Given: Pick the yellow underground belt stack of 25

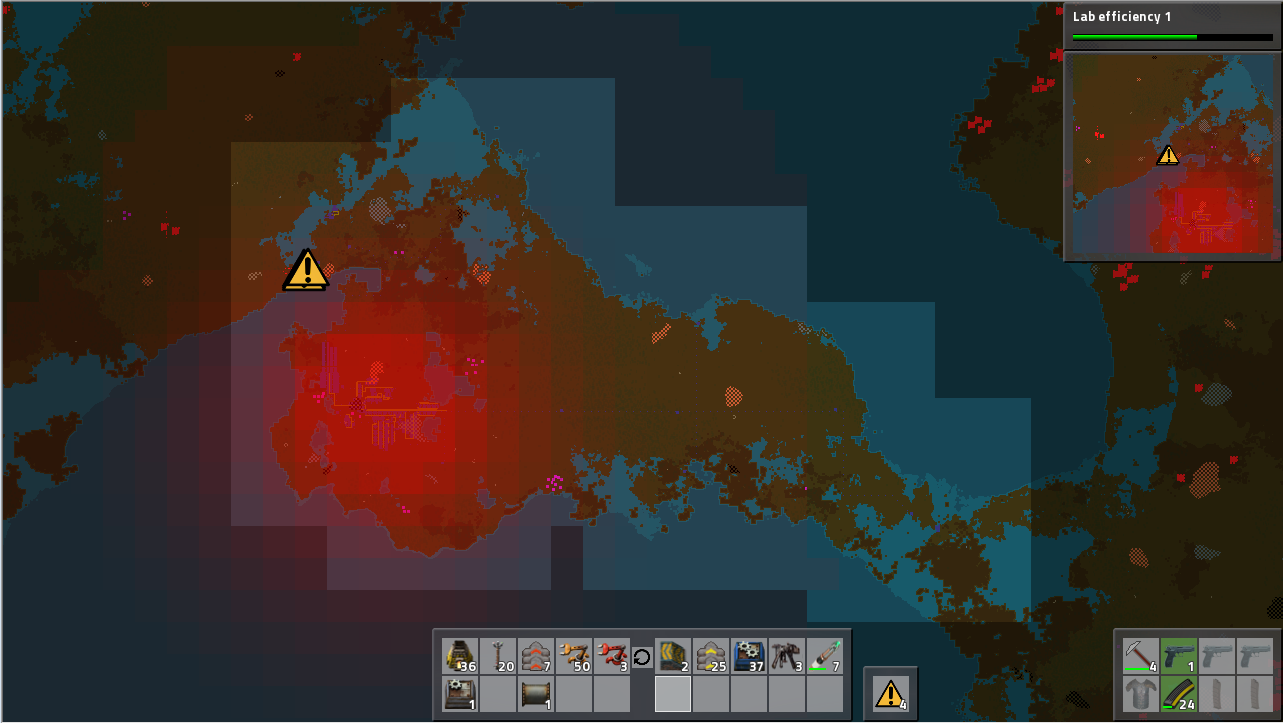Looking at the screenshot, I should [711, 656].
